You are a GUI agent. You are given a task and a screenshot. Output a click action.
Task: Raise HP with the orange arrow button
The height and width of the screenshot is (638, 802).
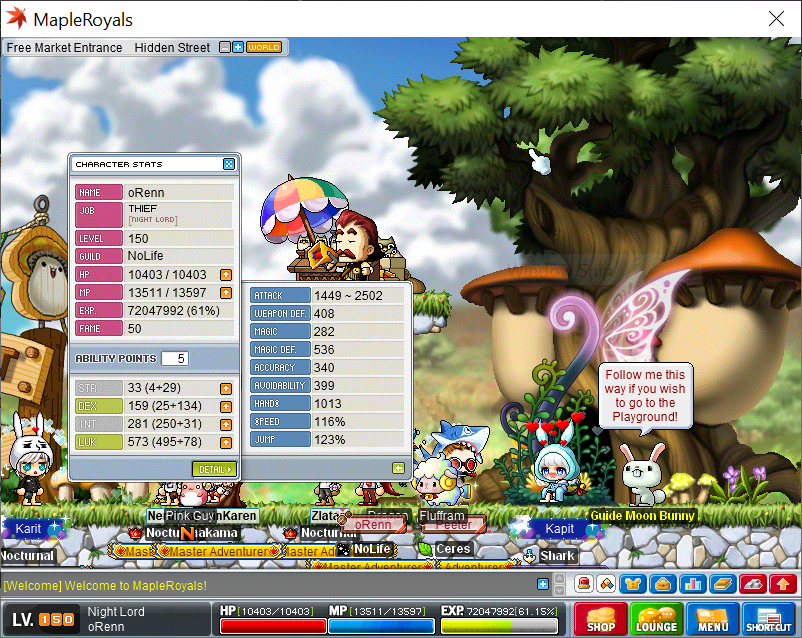(226, 274)
